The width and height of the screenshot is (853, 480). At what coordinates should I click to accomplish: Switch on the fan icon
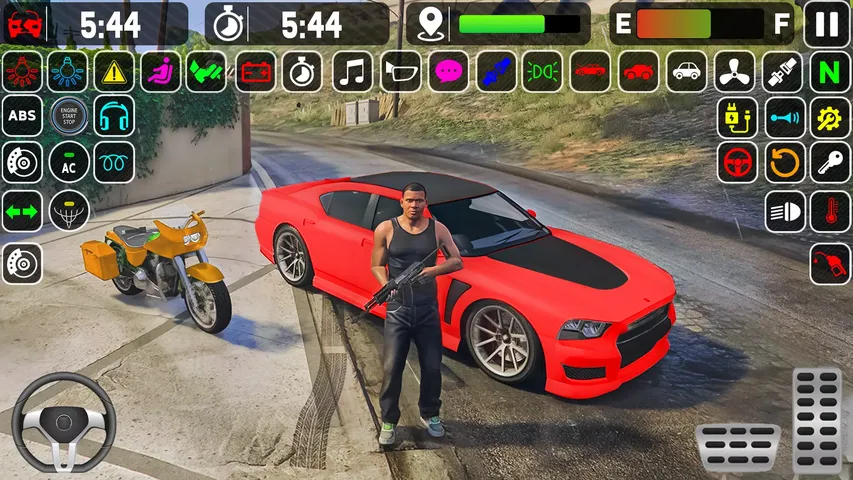pyautogui.click(x=734, y=71)
